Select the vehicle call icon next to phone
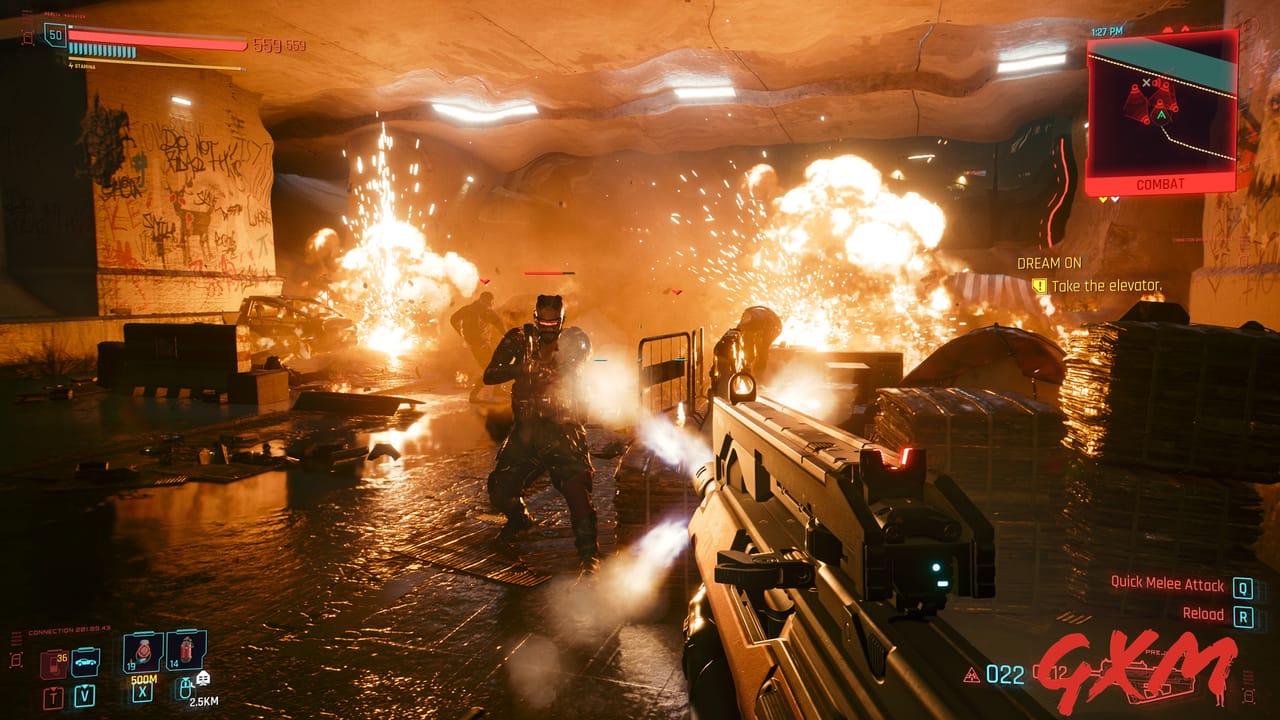 [85, 662]
